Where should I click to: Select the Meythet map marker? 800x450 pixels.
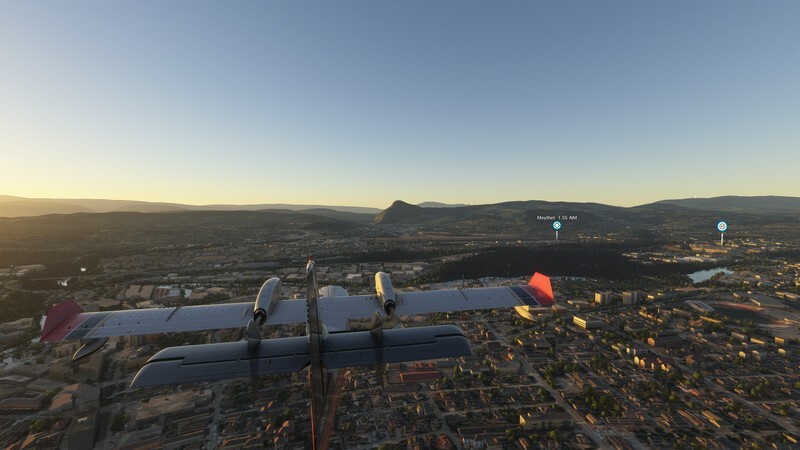click(x=557, y=225)
